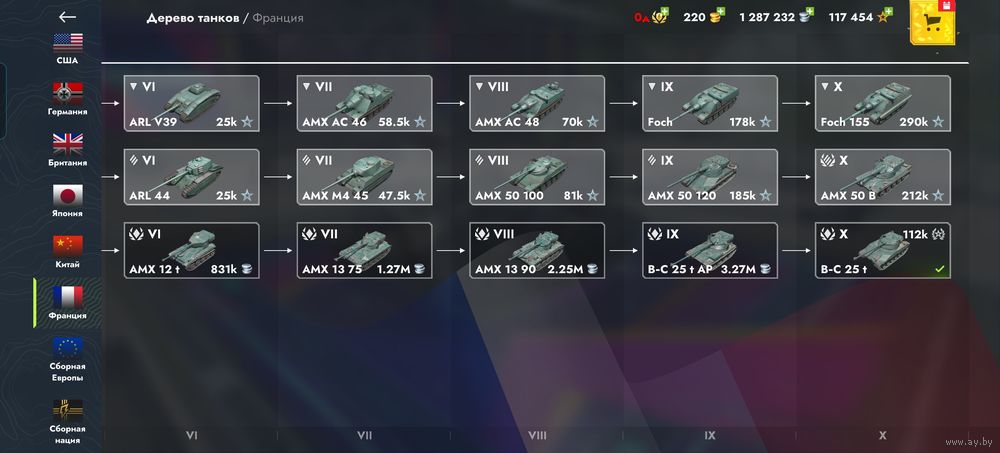Select the ARL 44 tank tile
The width and height of the screenshot is (1000, 453).
[x=191, y=177]
